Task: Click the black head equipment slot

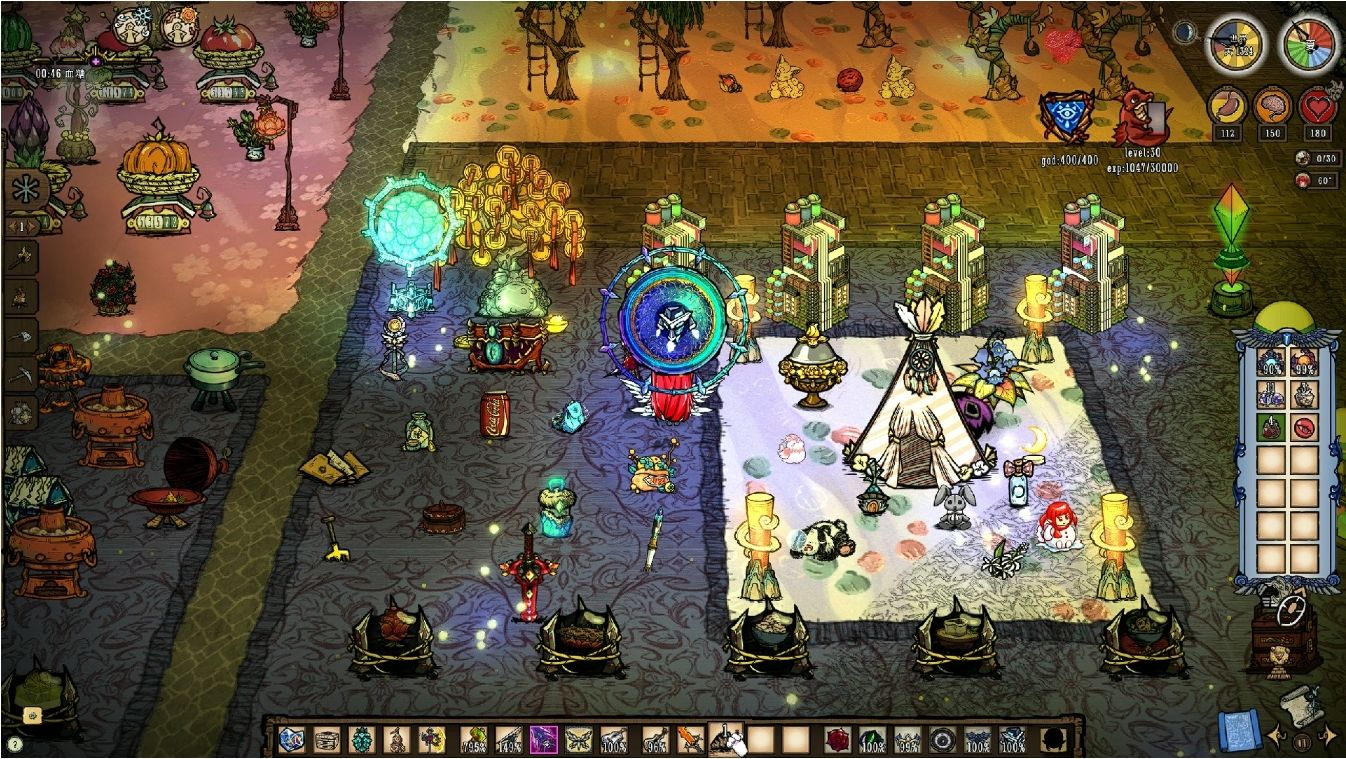Action: pos(1053,740)
